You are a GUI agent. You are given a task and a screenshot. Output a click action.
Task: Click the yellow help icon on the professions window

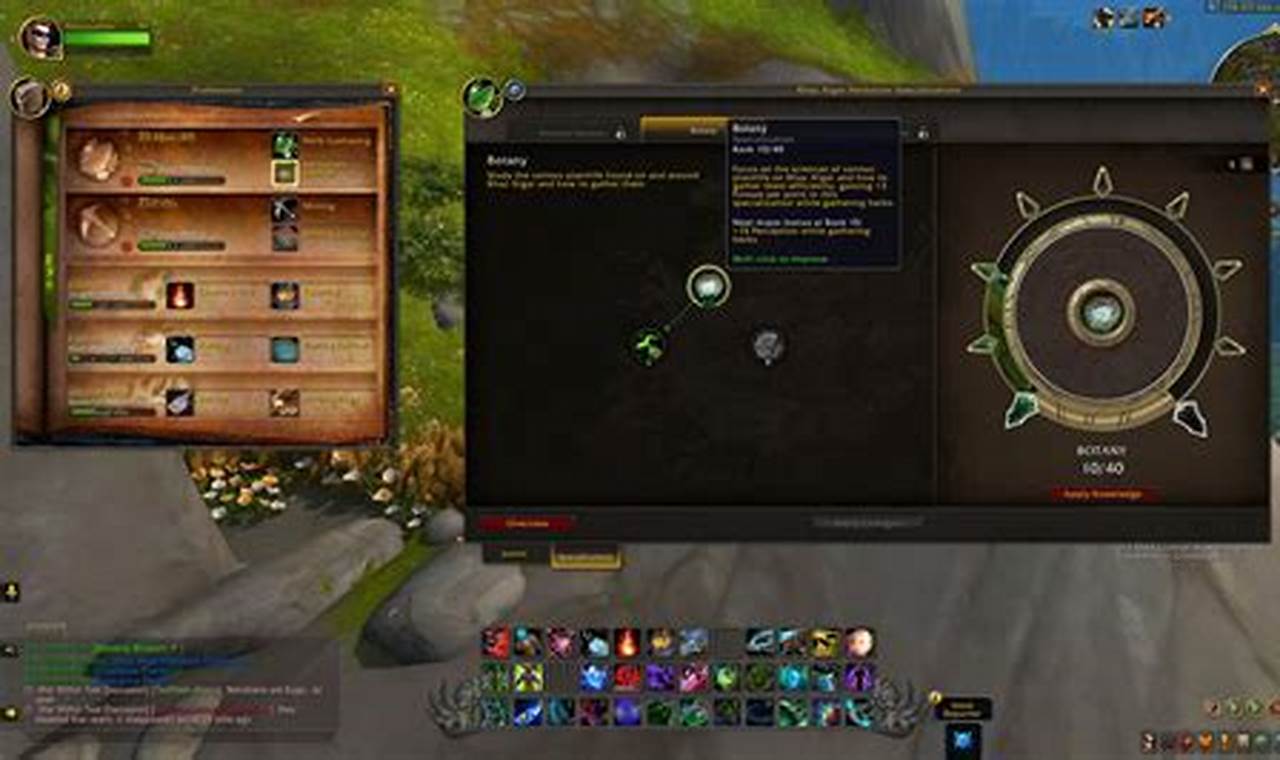61,91
